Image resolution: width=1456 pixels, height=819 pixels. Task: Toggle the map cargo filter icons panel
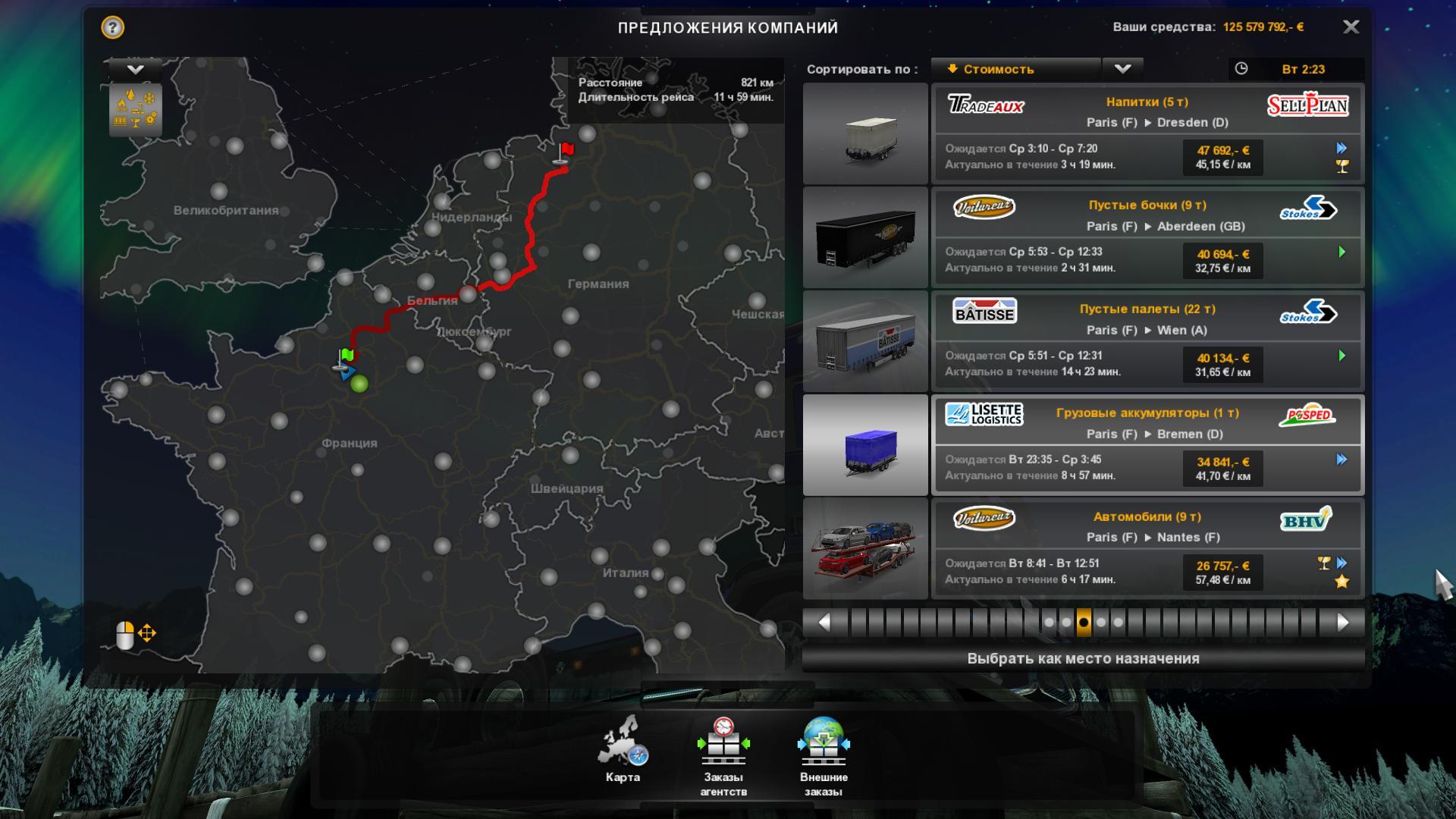click(x=136, y=110)
